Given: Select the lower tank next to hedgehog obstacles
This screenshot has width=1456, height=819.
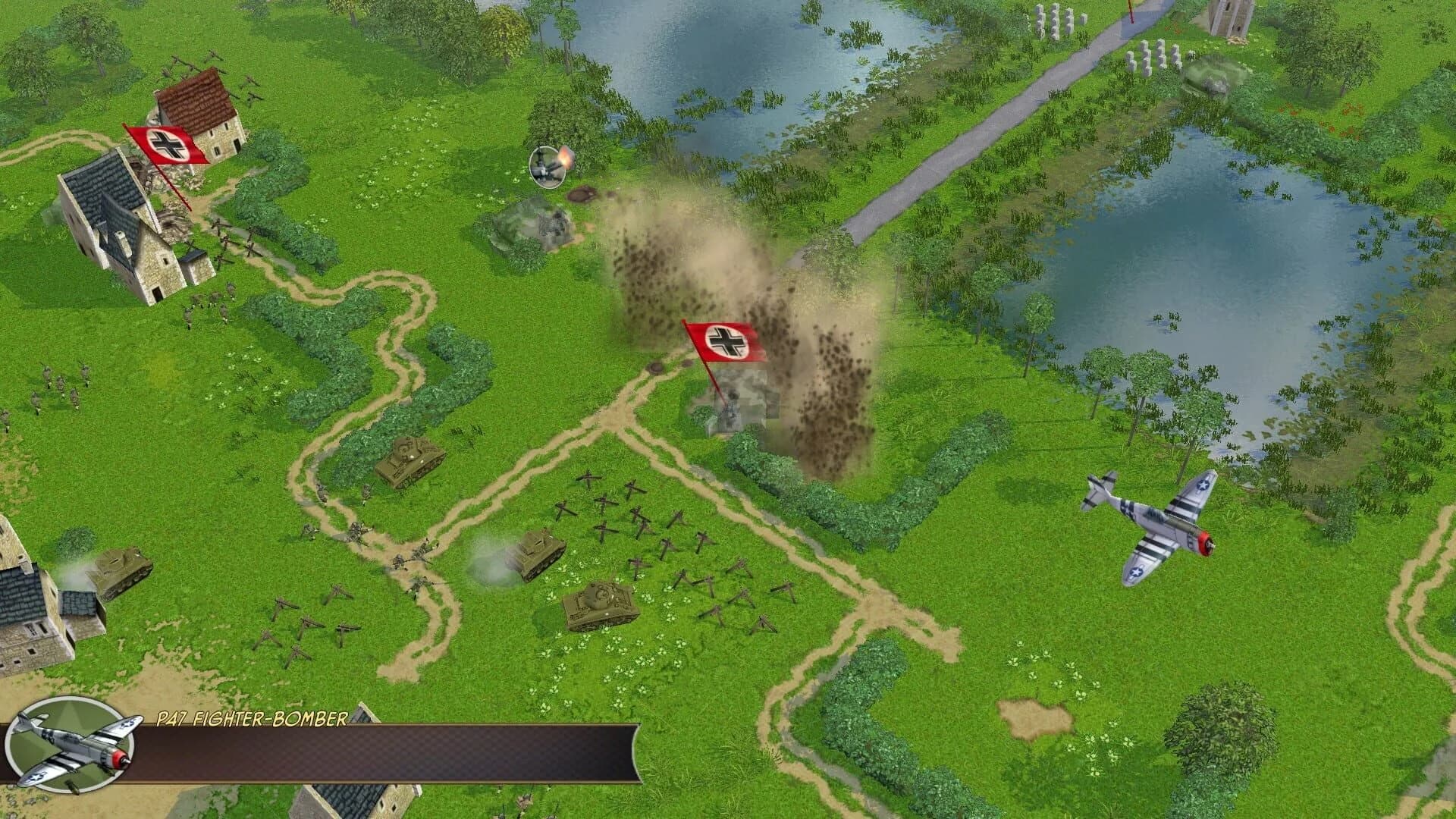Looking at the screenshot, I should point(599,603).
